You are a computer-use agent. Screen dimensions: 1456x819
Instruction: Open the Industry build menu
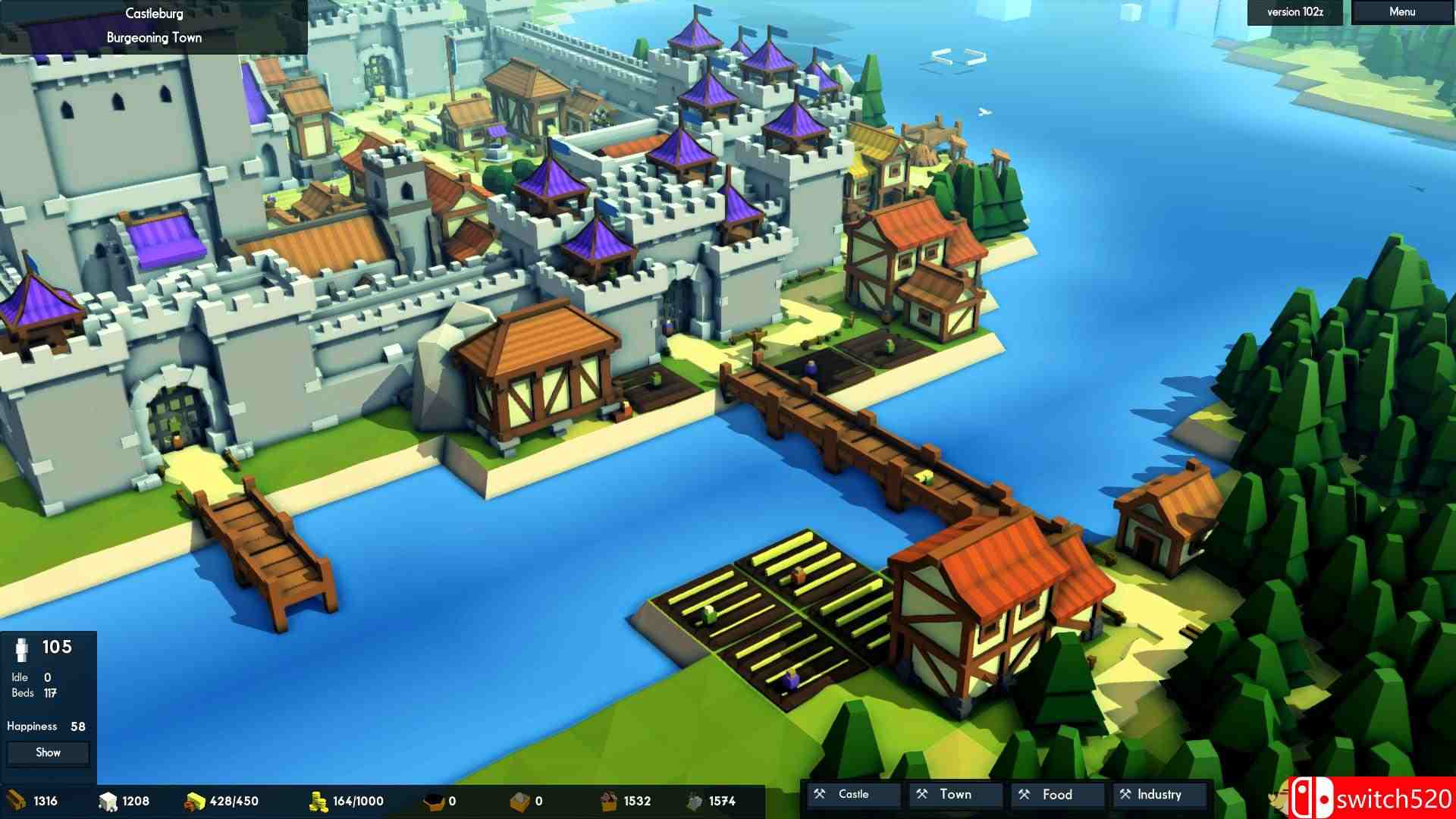coord(1158,794)
